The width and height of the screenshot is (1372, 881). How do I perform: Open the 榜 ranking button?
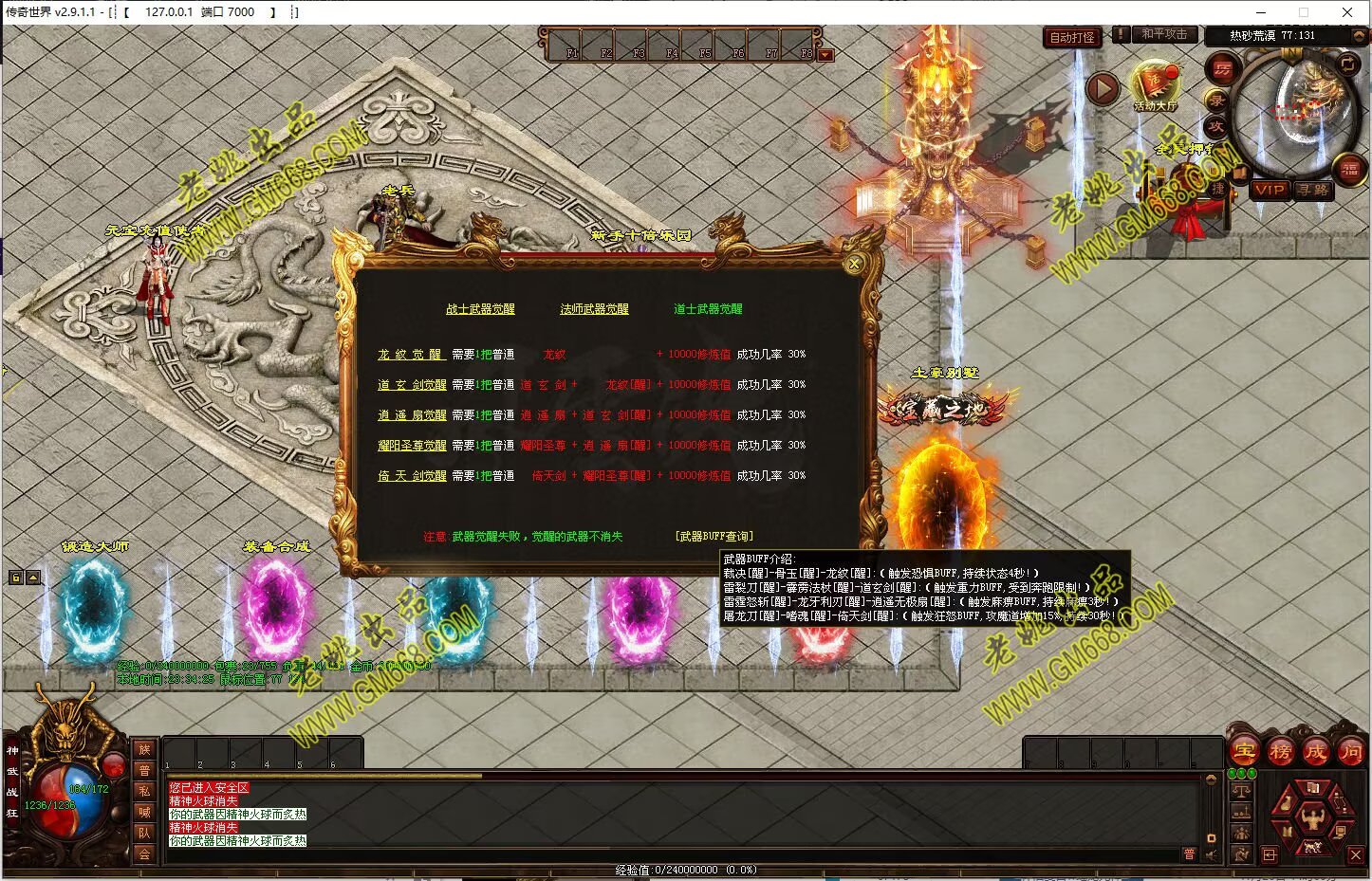[1280, 752]
